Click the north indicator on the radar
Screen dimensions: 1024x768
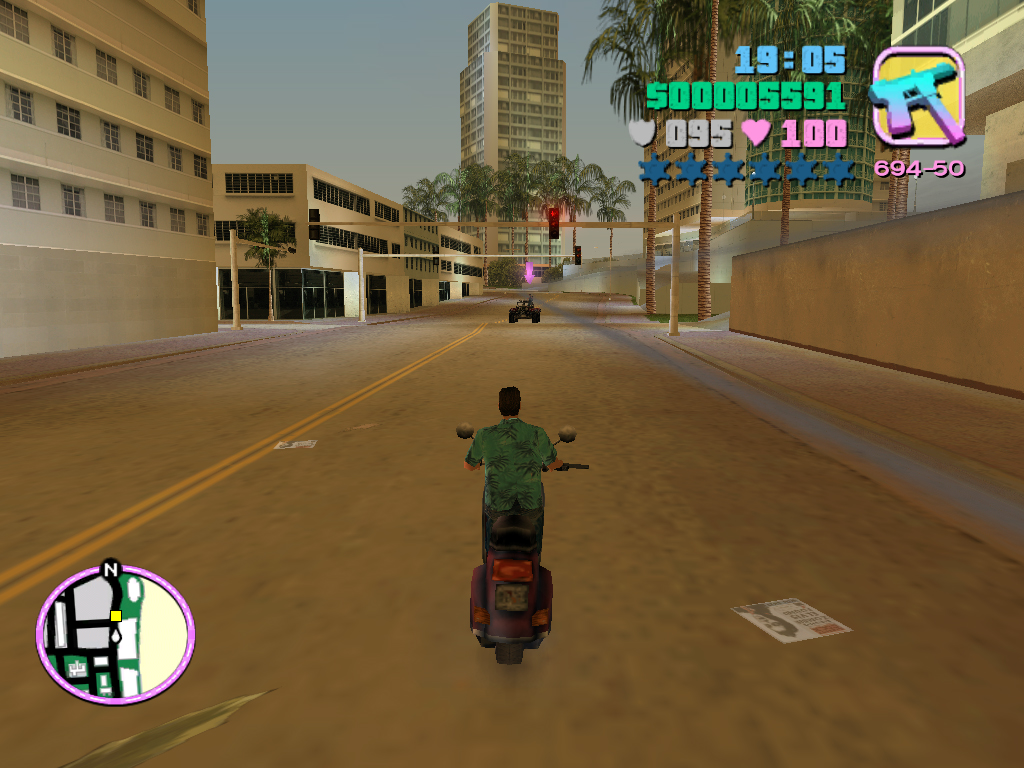coord(111,570)
